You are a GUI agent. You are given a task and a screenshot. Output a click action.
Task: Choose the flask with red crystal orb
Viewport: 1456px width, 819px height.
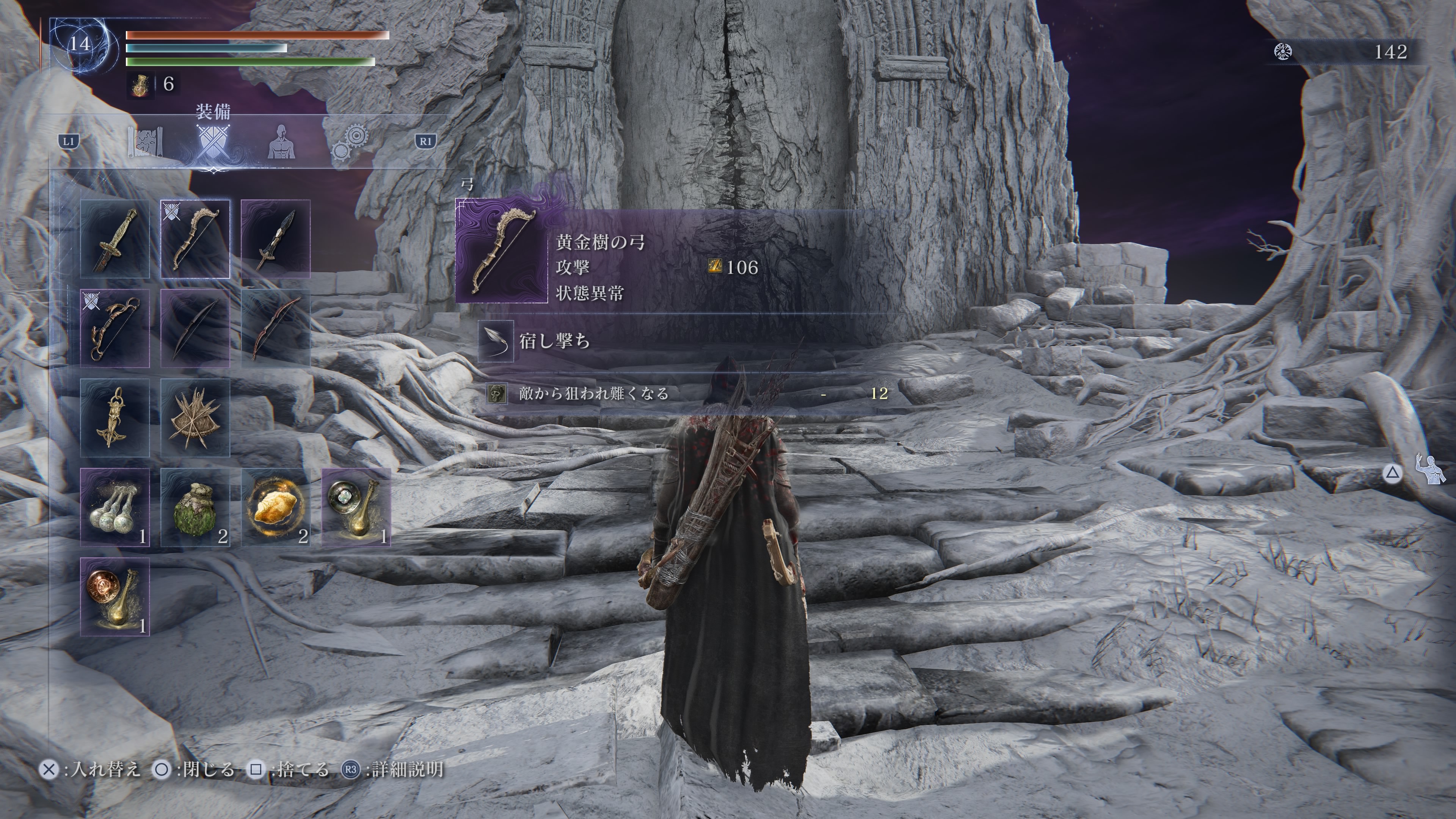[x=115, y=597]
